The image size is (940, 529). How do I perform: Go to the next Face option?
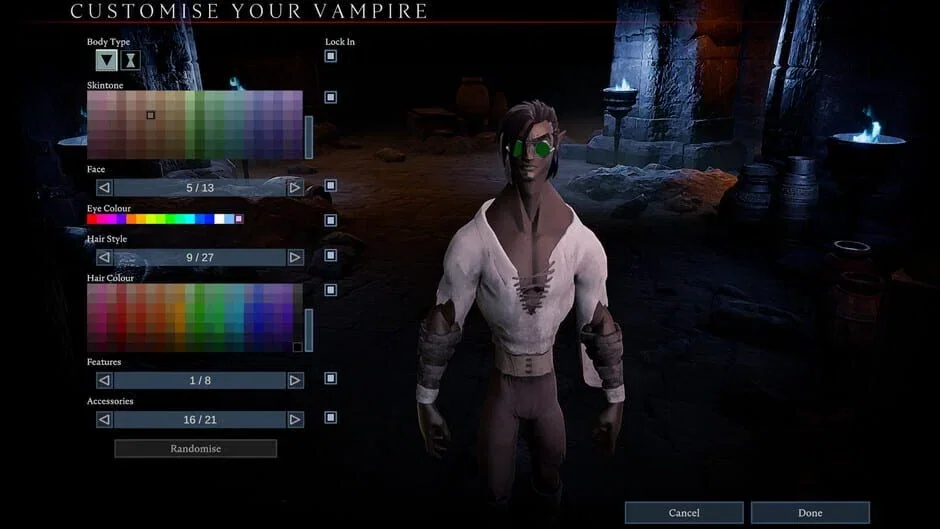[295, 187]
